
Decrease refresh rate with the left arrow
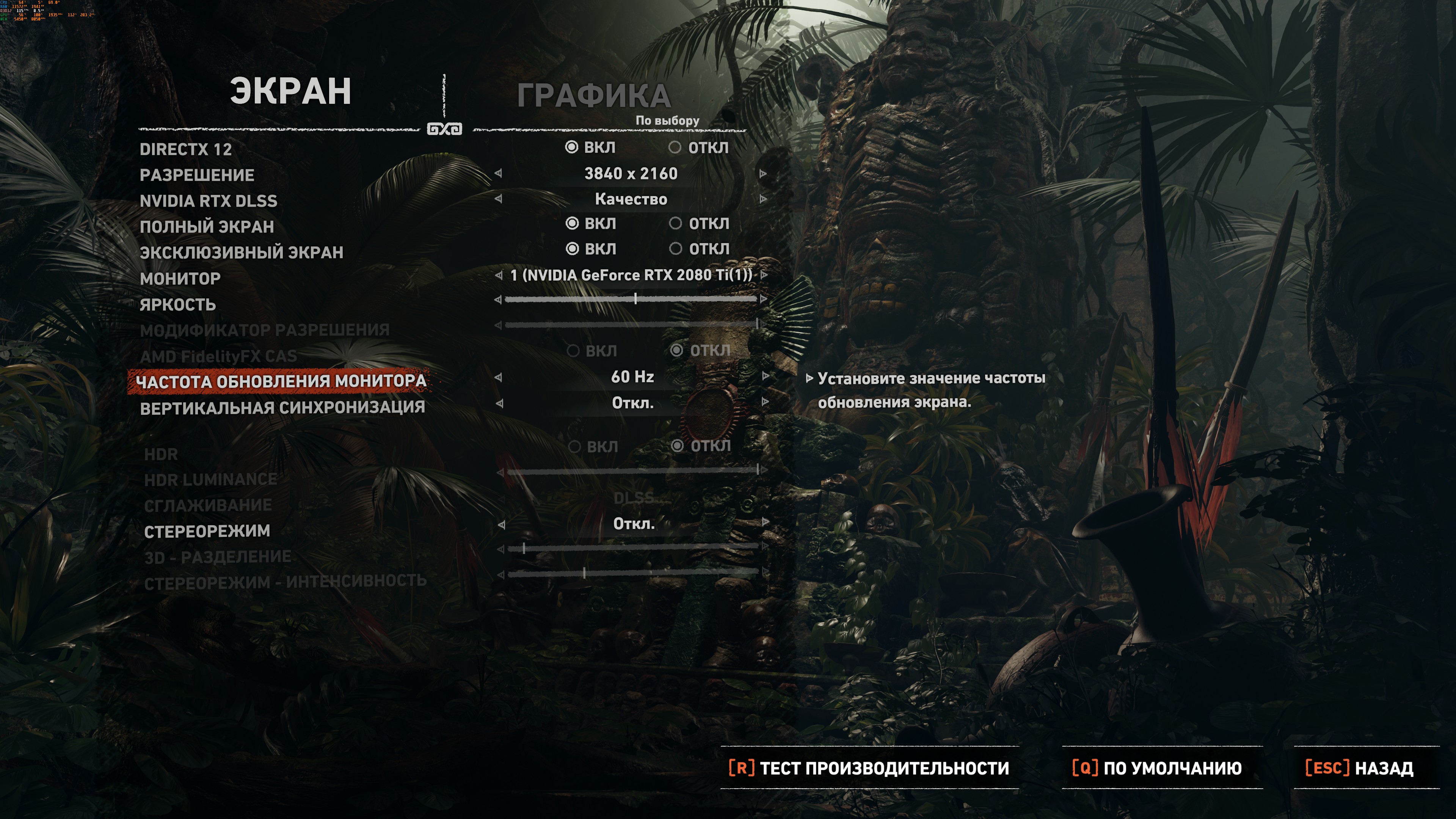click(x=498, y=377)
